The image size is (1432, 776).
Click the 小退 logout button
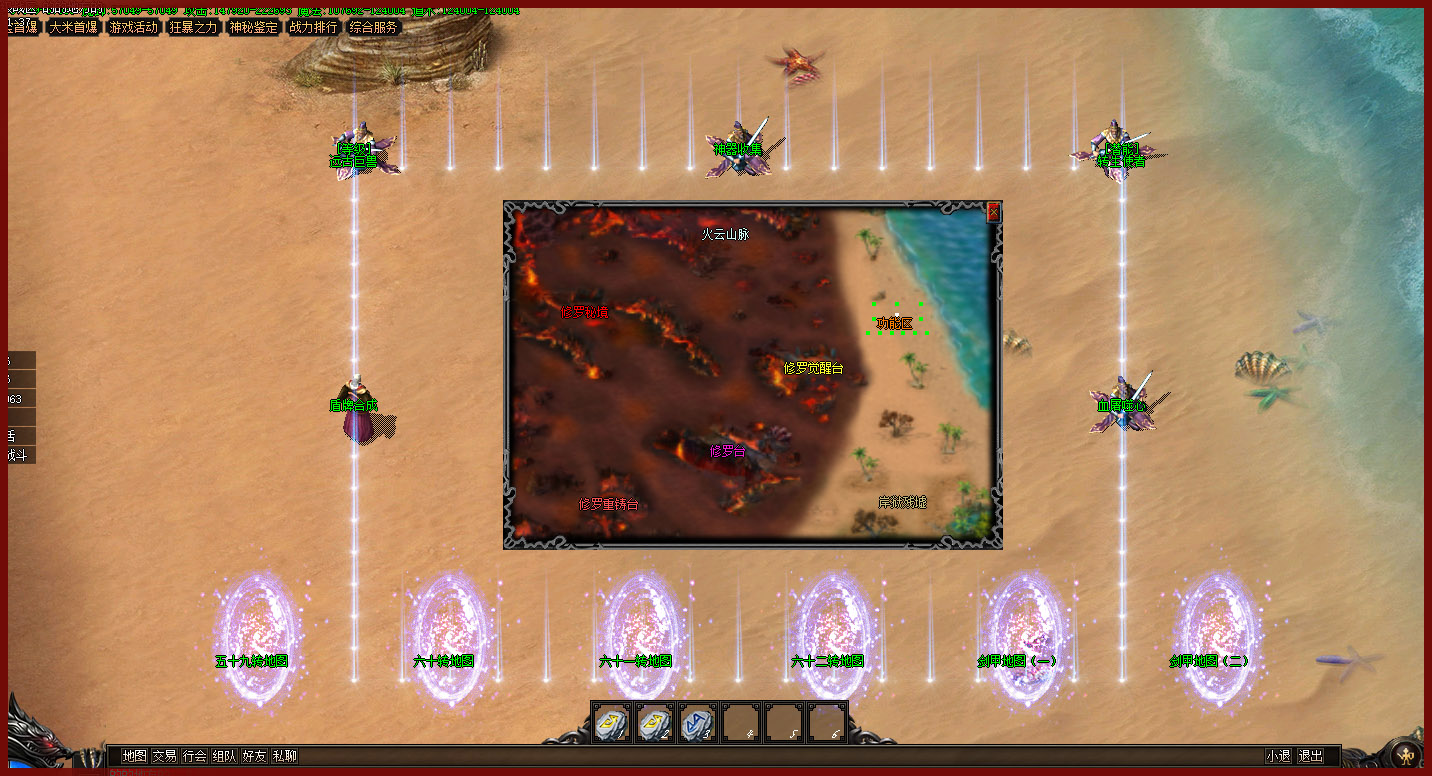(1278, 756)
